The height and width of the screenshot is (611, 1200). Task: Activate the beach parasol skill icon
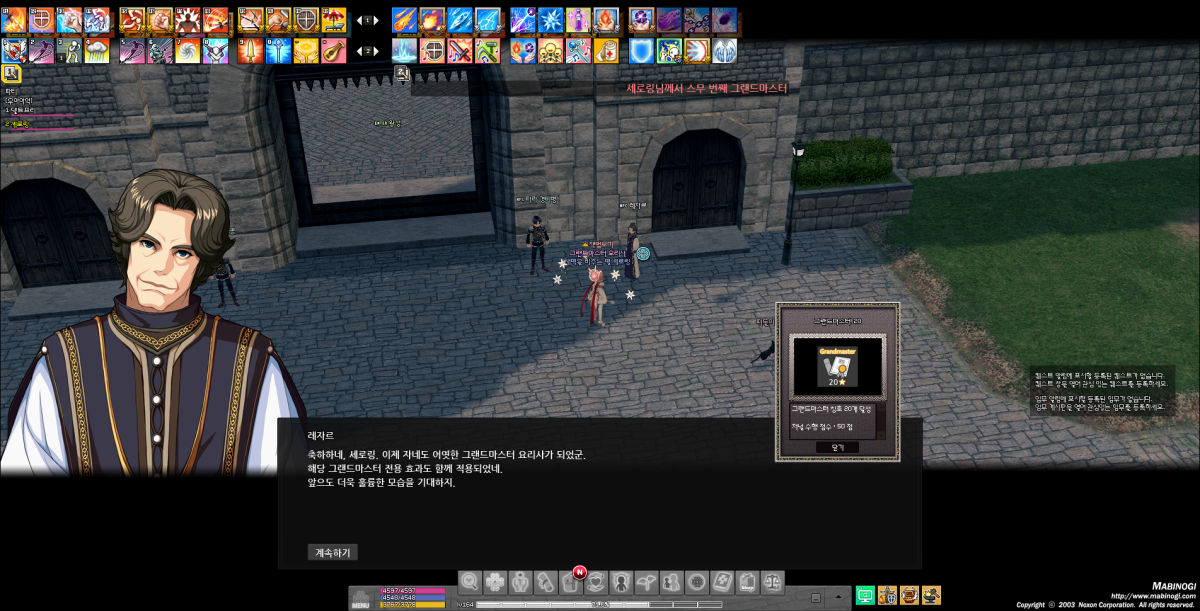(334, 19)
